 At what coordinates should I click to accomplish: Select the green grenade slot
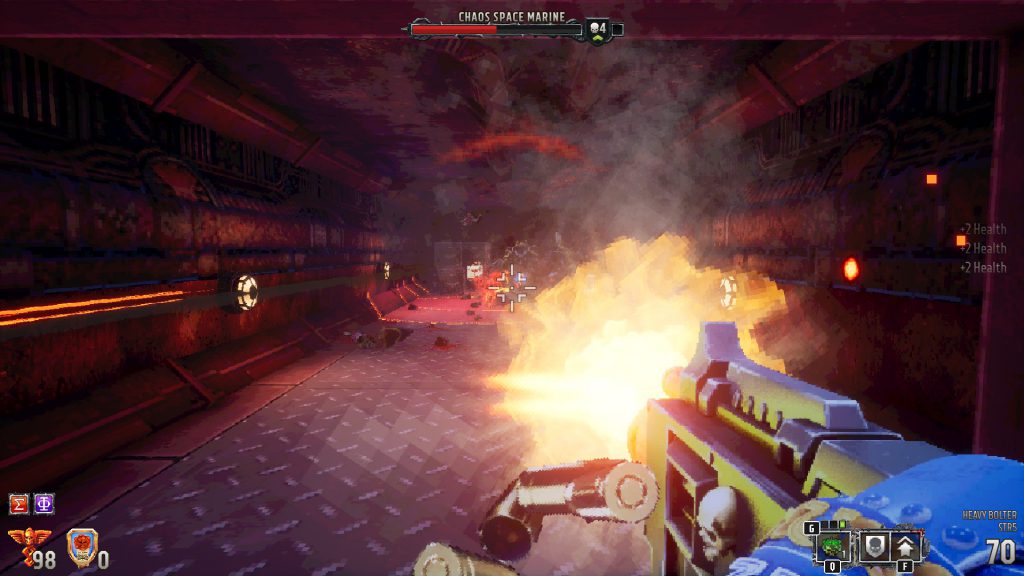click(x=833, y=547)
